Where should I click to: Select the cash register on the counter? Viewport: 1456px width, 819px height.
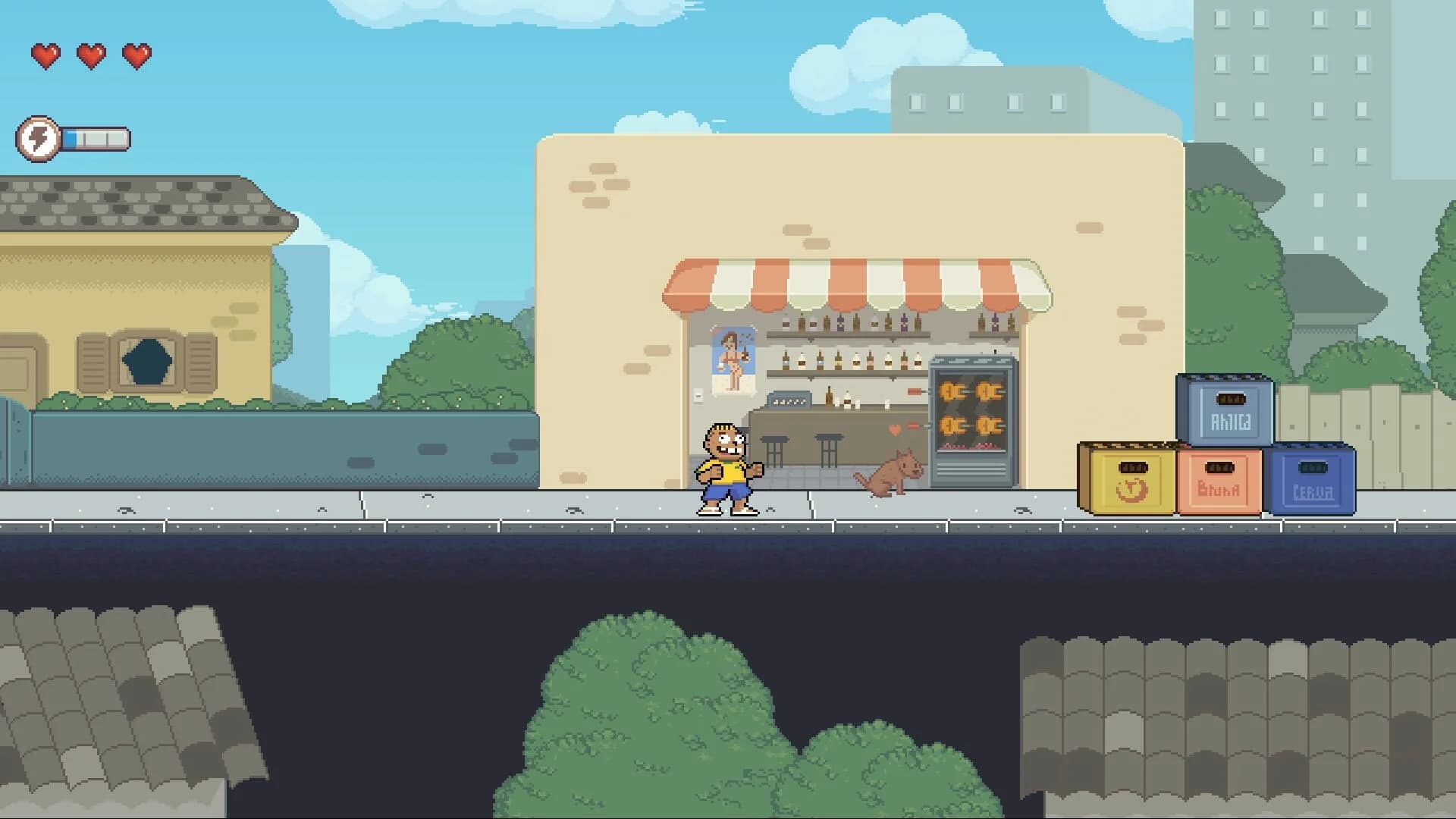pyautogui.click(x=789, y=400)
